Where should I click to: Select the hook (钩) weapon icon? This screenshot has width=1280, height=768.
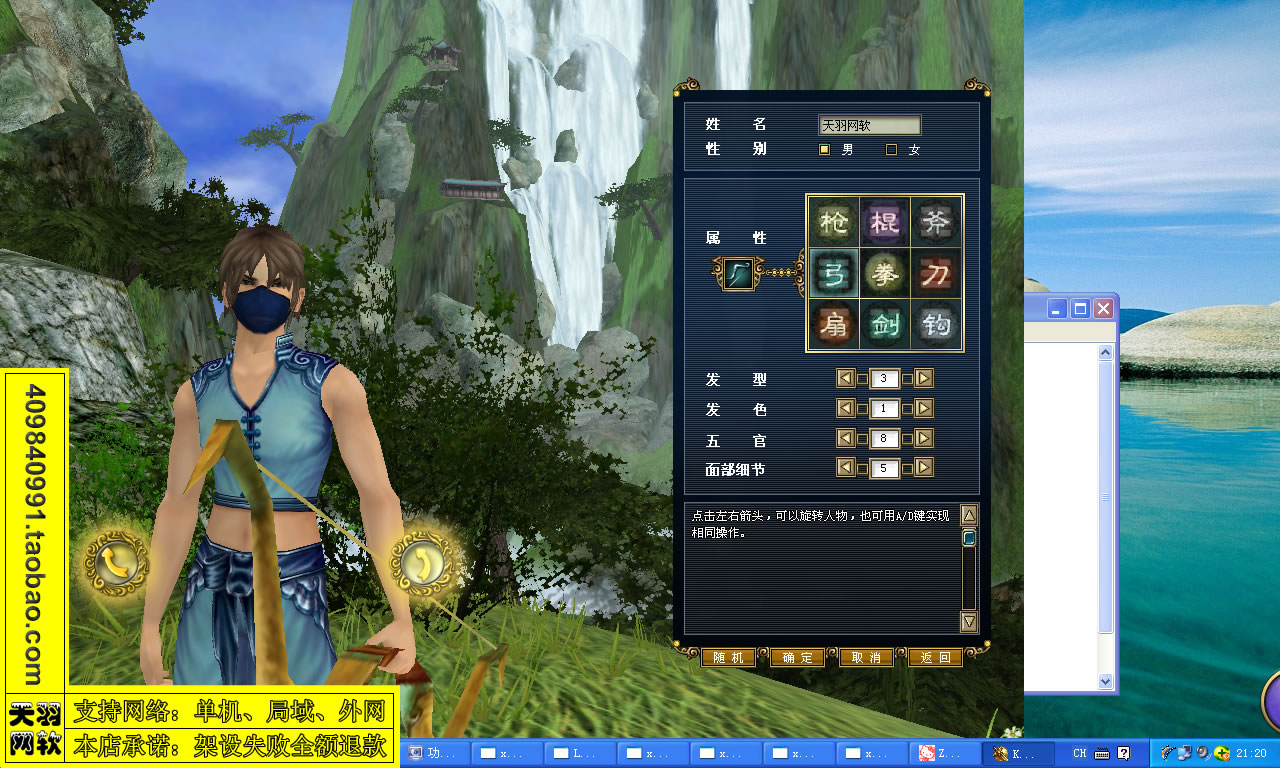click(x=936, y=326)
